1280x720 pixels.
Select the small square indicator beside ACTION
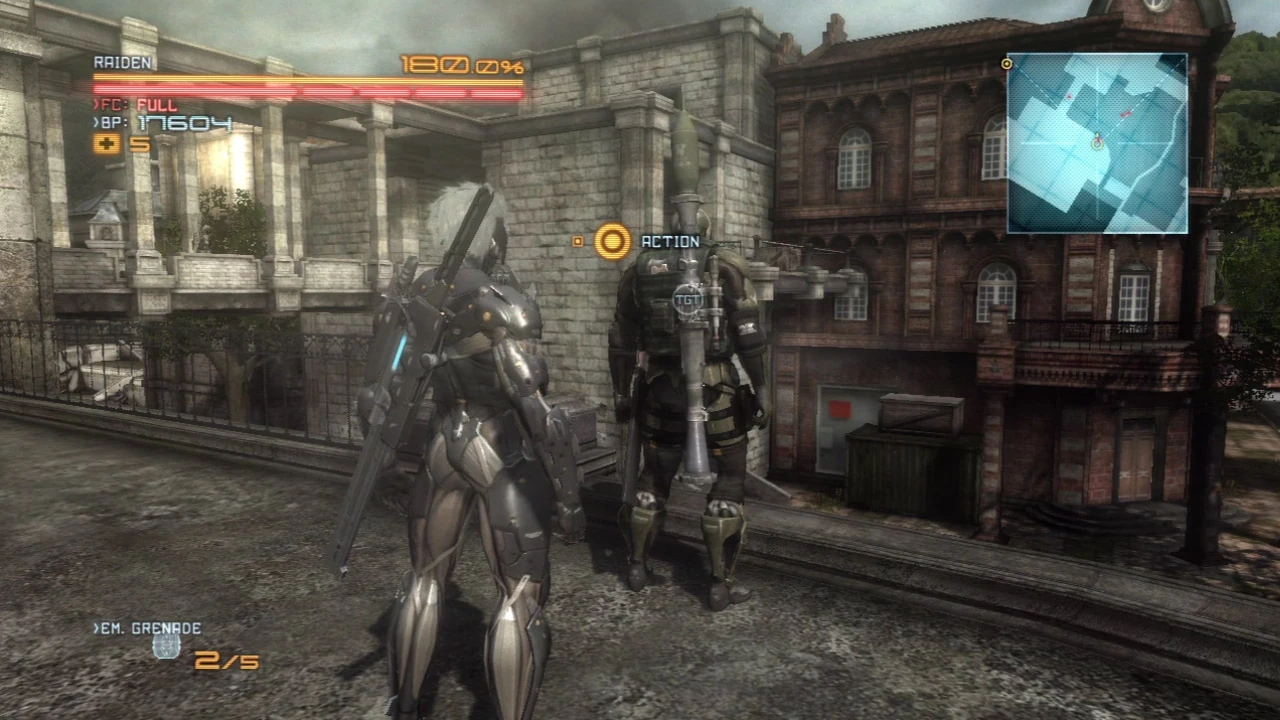pos(578,241)
